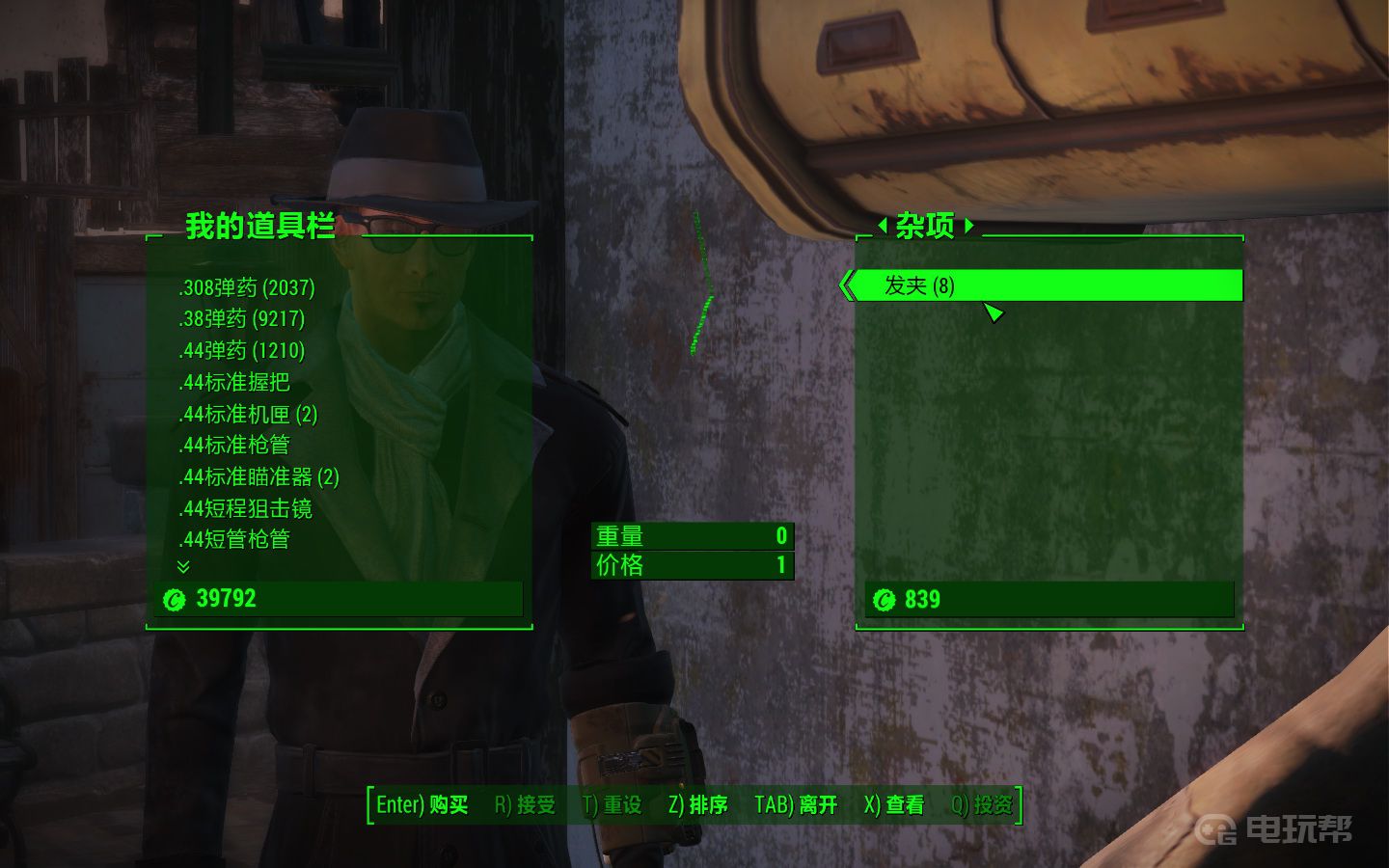Select the .44标准握把 item
This screenshot has width=1389, height=868.
pyautogui.click(x=233, y=382)
